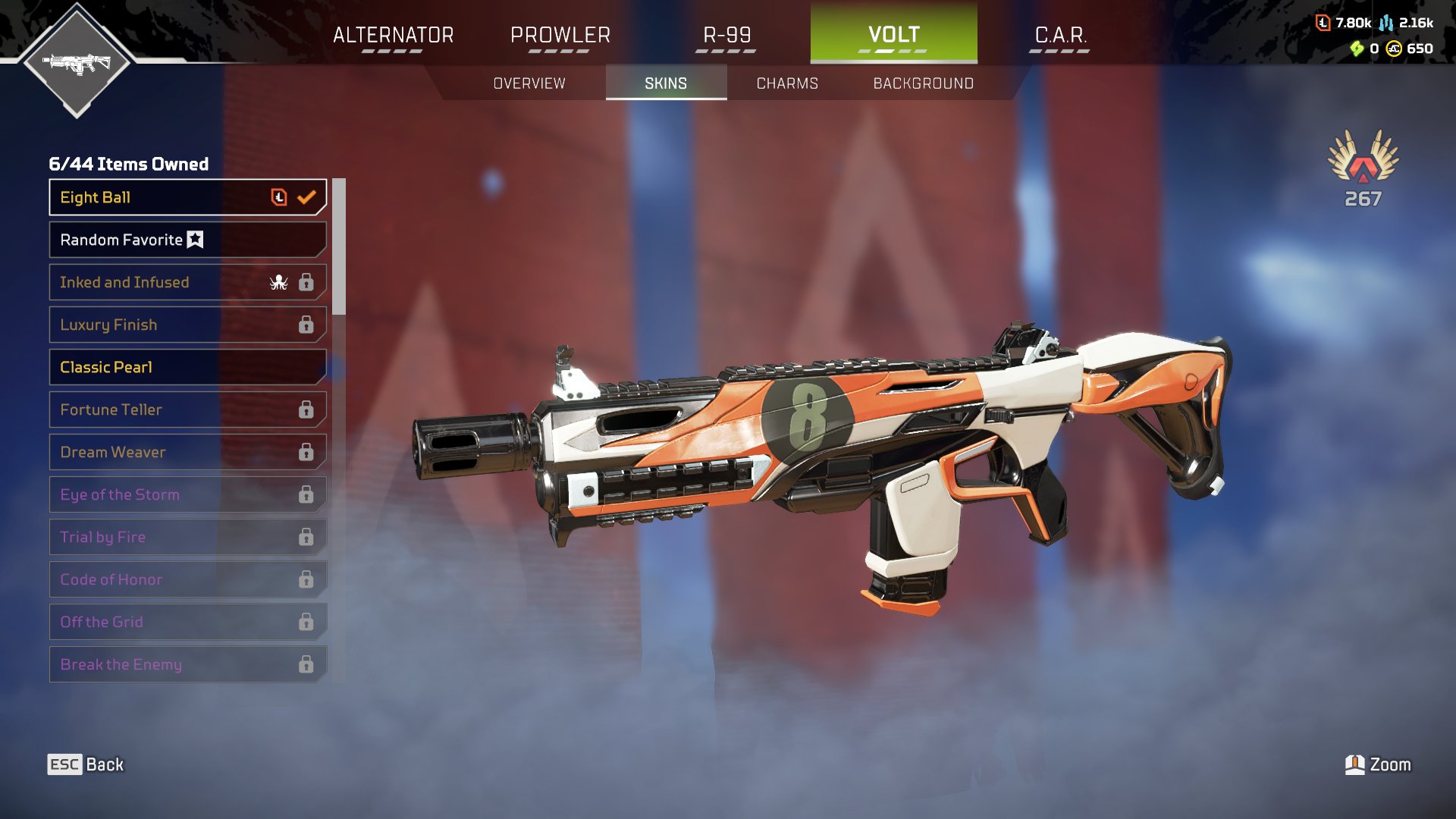Switch to the Alternator weapon tab
The image size is (1456, 819).
393,36
